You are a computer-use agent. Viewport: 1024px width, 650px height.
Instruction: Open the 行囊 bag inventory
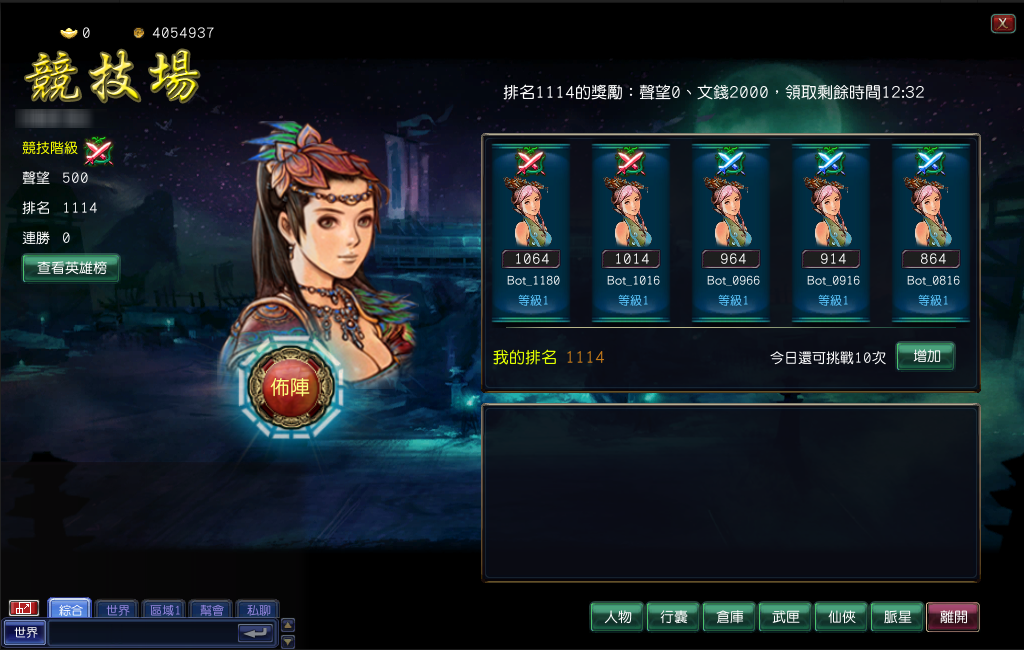tap(673, 617)
